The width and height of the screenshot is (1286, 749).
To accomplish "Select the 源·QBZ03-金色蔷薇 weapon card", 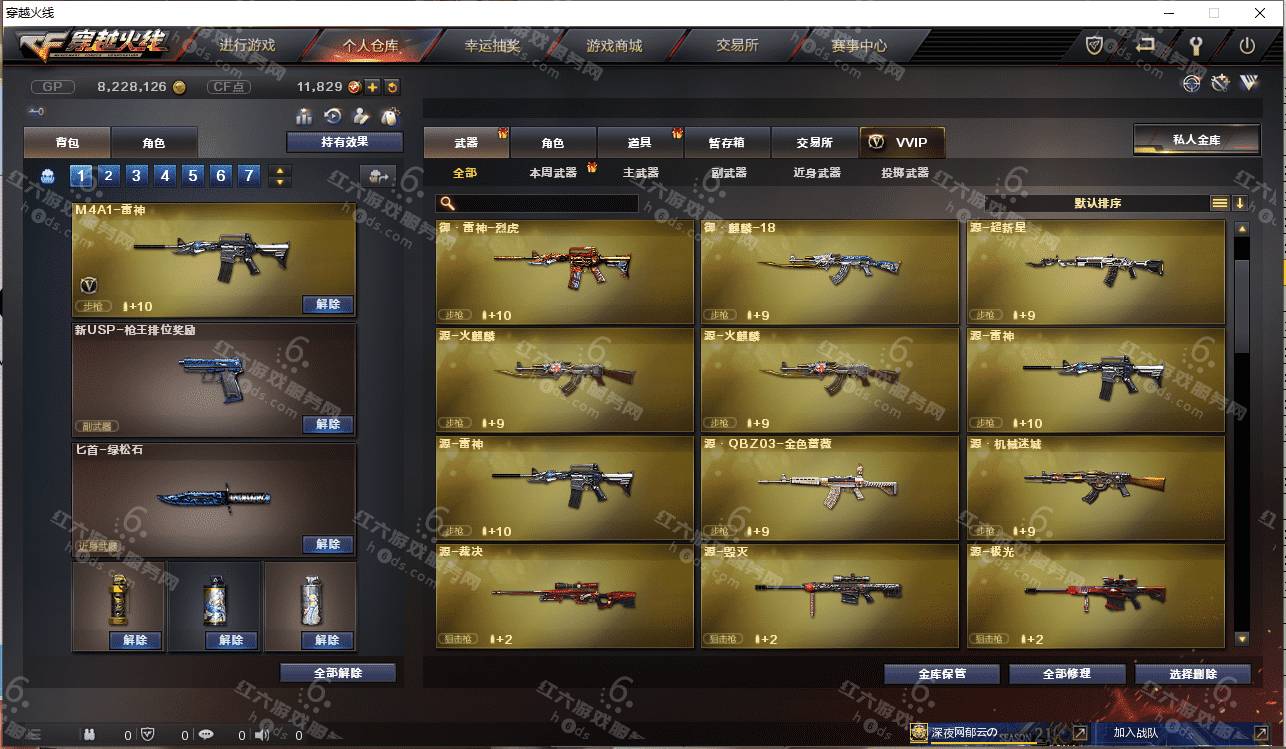I will pos(829,487).
